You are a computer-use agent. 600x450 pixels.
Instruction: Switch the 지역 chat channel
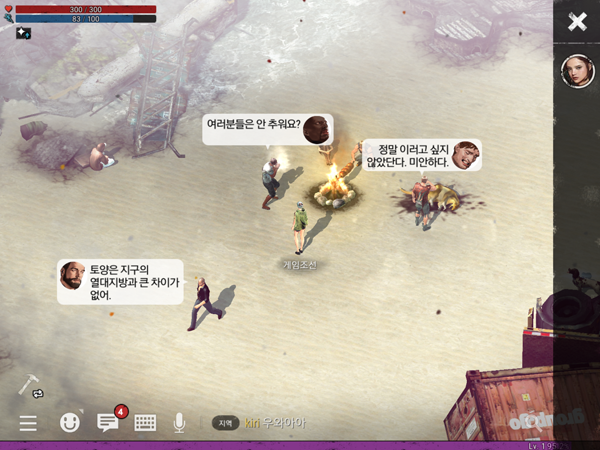point(225,423)
